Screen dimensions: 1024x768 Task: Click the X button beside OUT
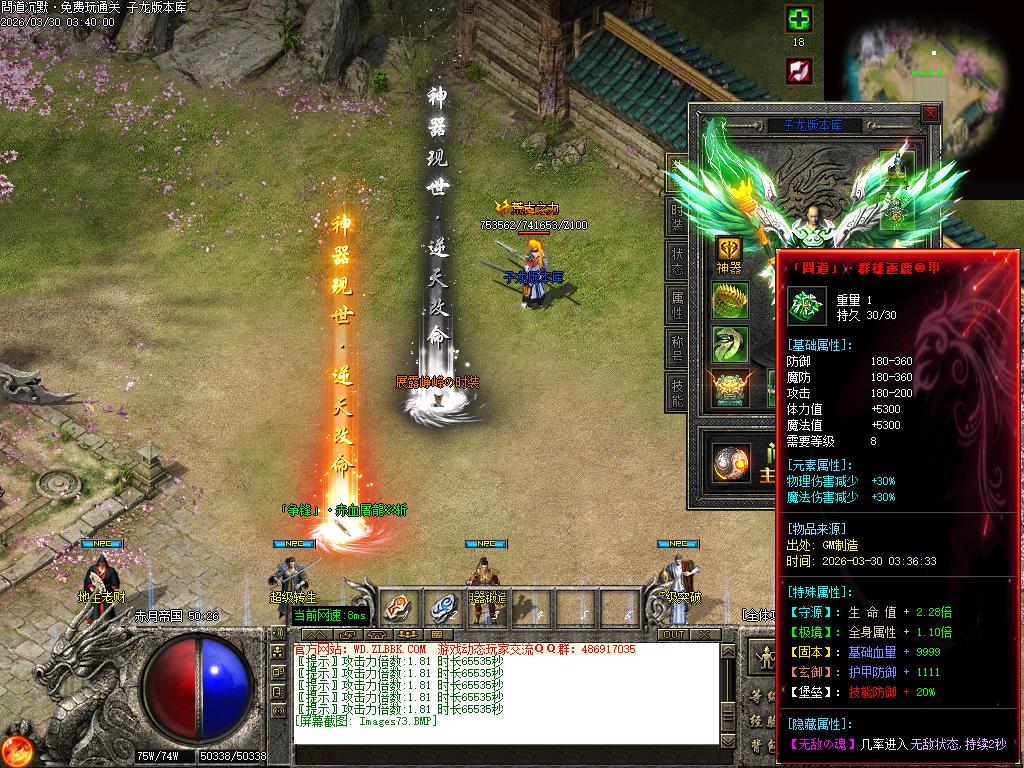[x=706, y=634]
